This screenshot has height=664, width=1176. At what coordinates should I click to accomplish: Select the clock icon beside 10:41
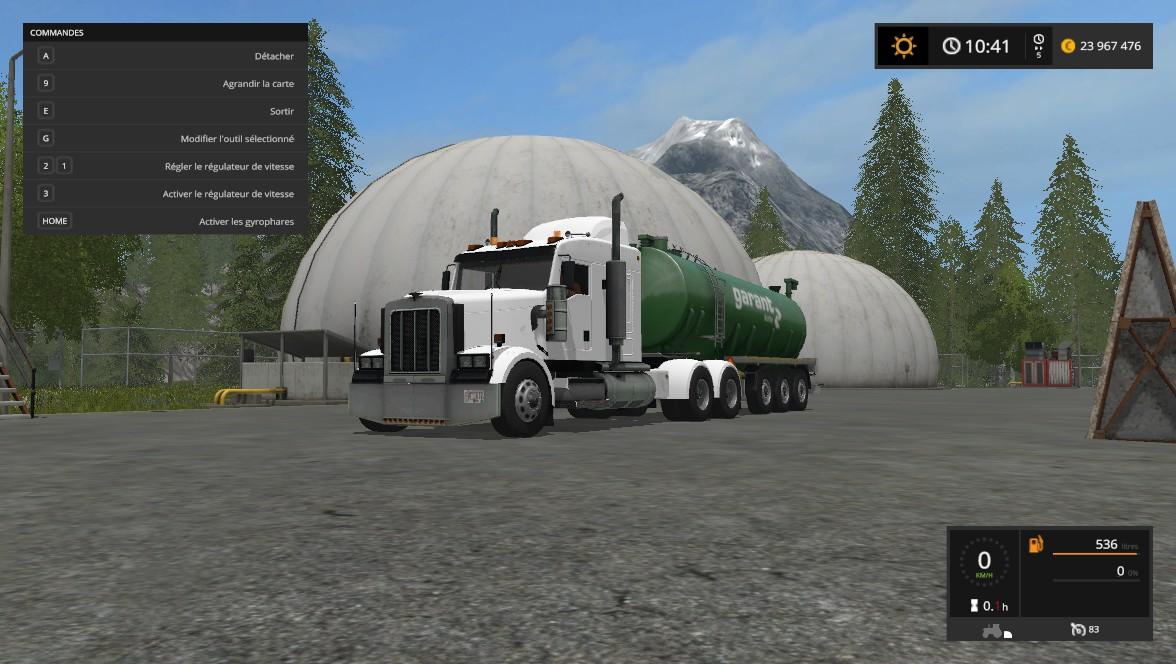coord(951,46)
